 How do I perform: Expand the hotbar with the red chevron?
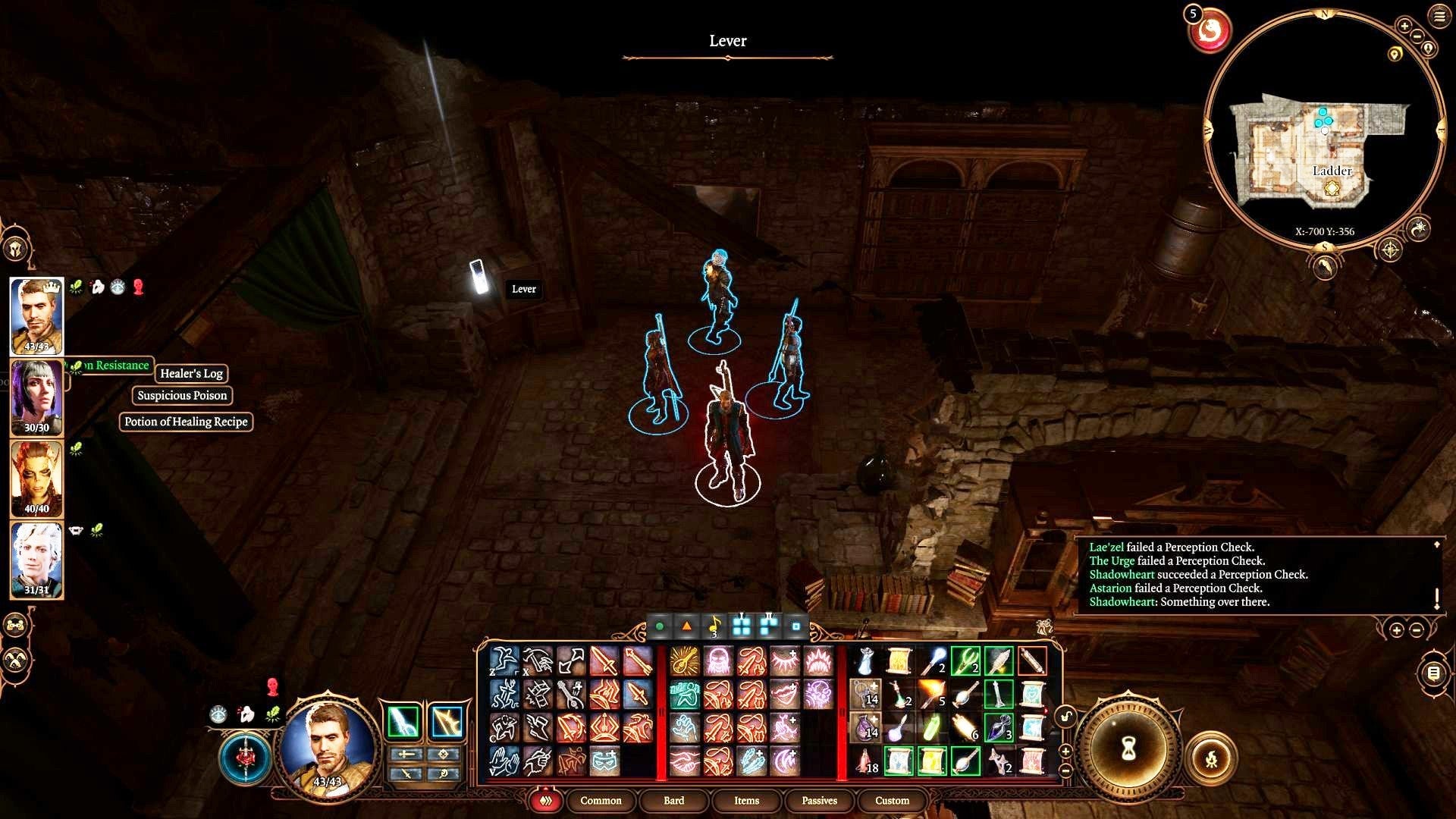click(544, 801)
